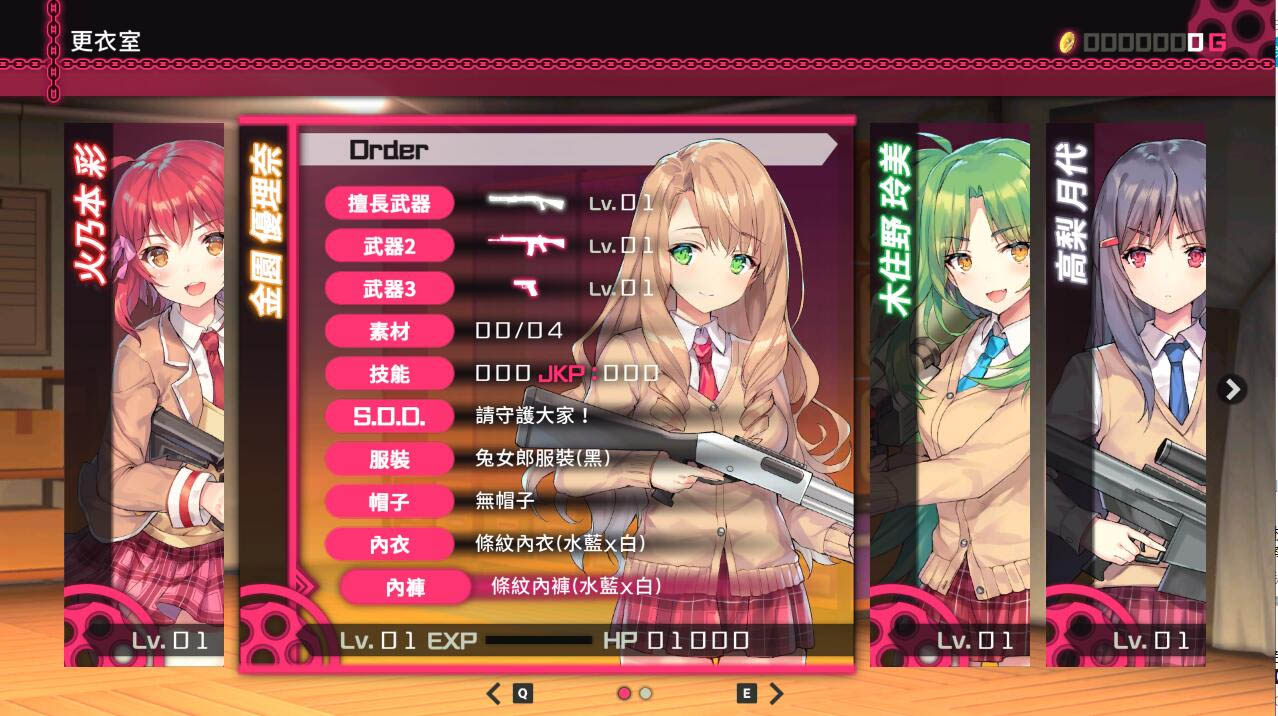Go to the previous page with left chevron
The image size is (1278, 716).
[494, 693]
